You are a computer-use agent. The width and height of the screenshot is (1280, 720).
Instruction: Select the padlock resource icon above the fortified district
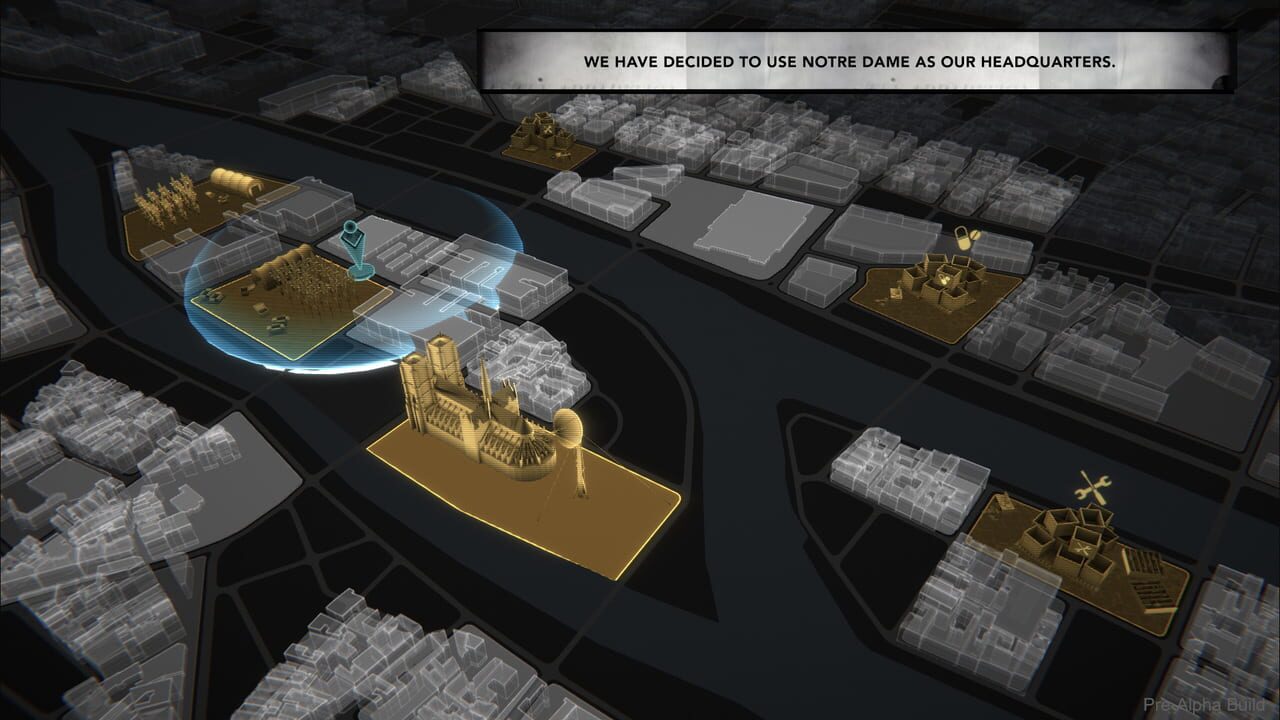point(962,238)
